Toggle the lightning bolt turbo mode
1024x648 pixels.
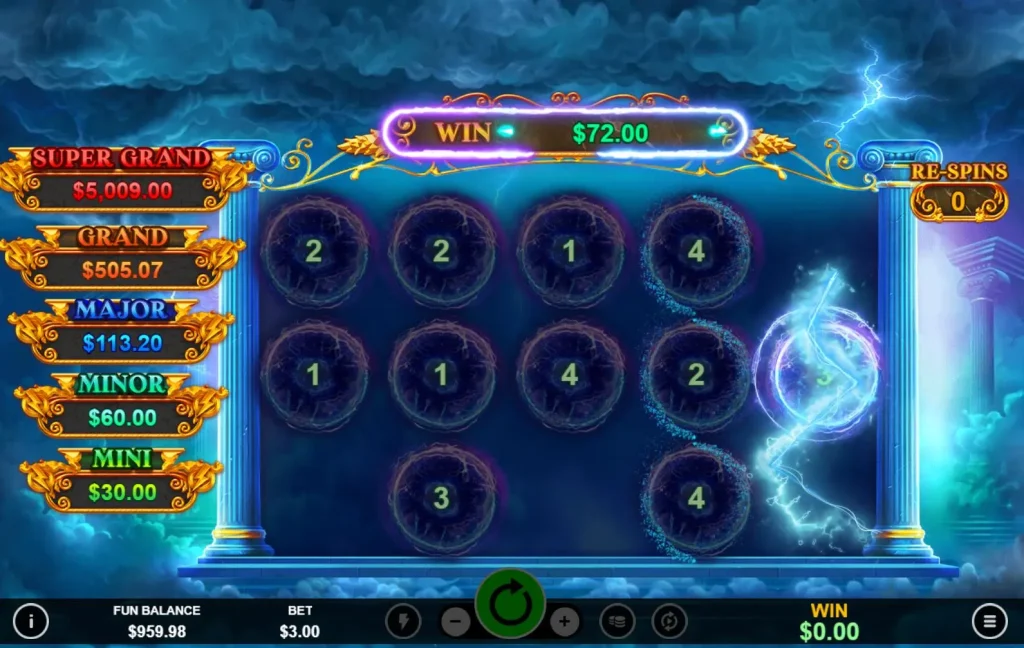point(403,621)
